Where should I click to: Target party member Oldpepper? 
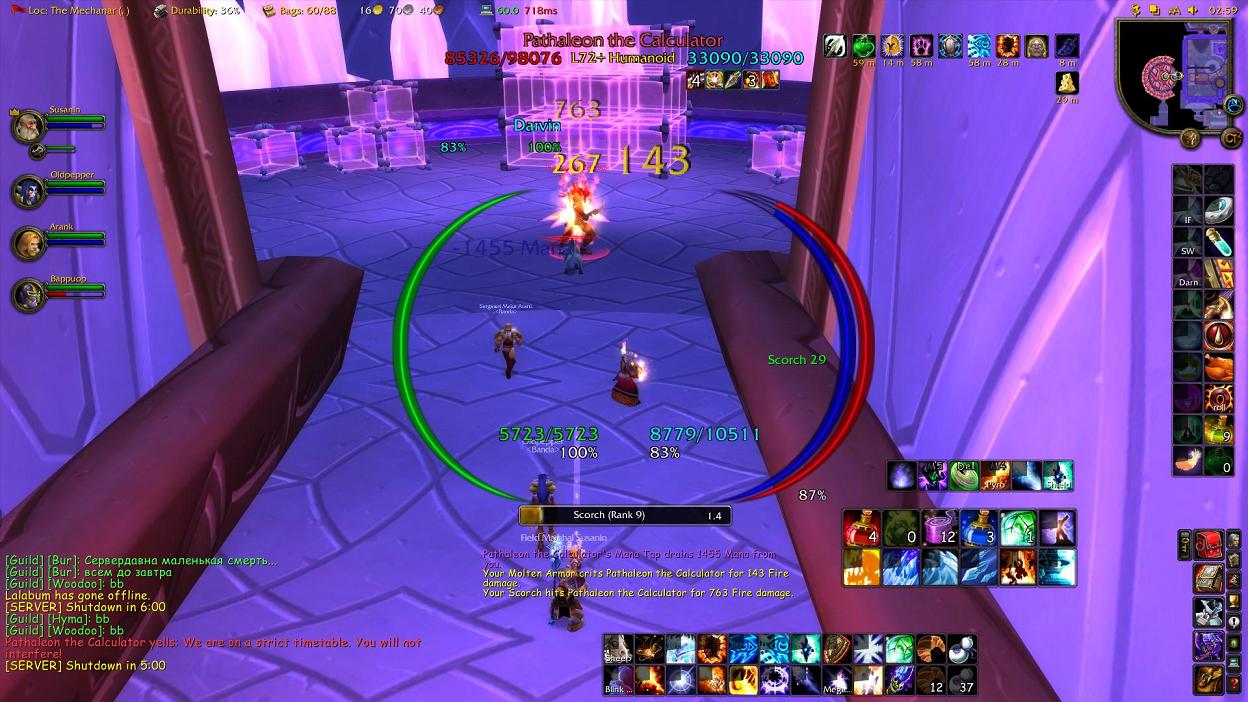tap(26, 192)
